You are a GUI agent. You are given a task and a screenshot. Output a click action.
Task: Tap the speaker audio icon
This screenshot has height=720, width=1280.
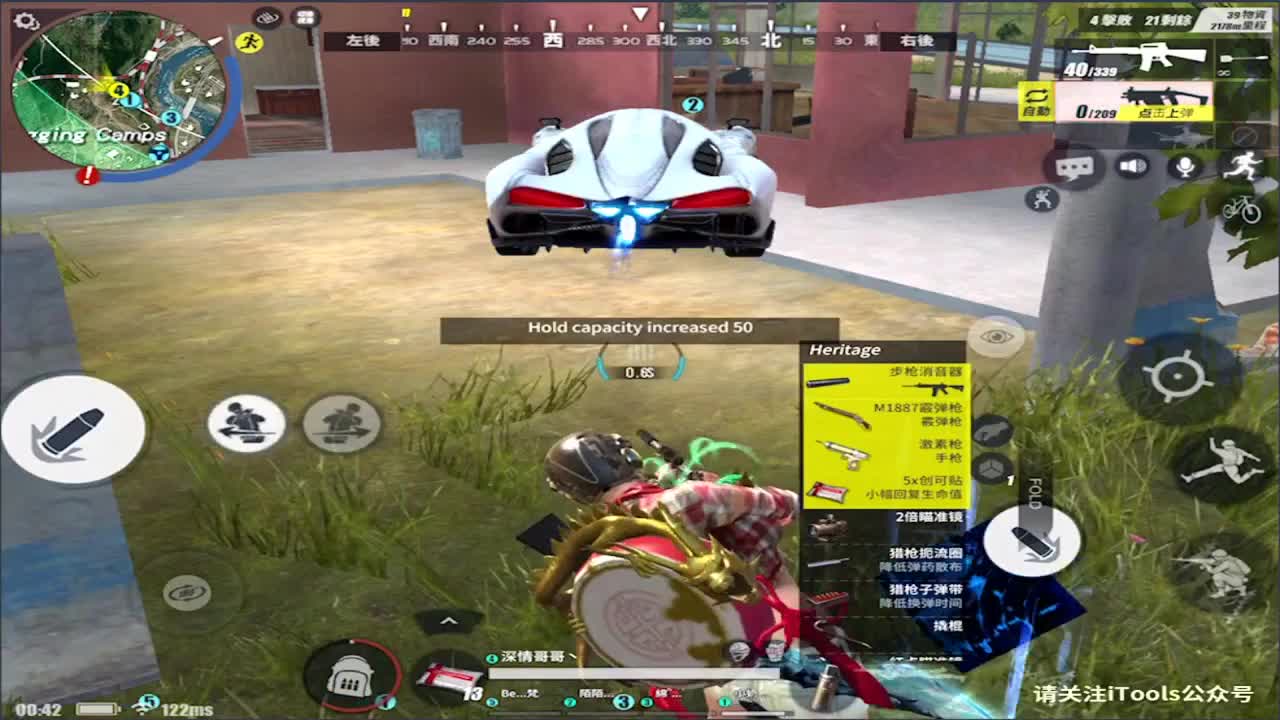(1131, 165)
